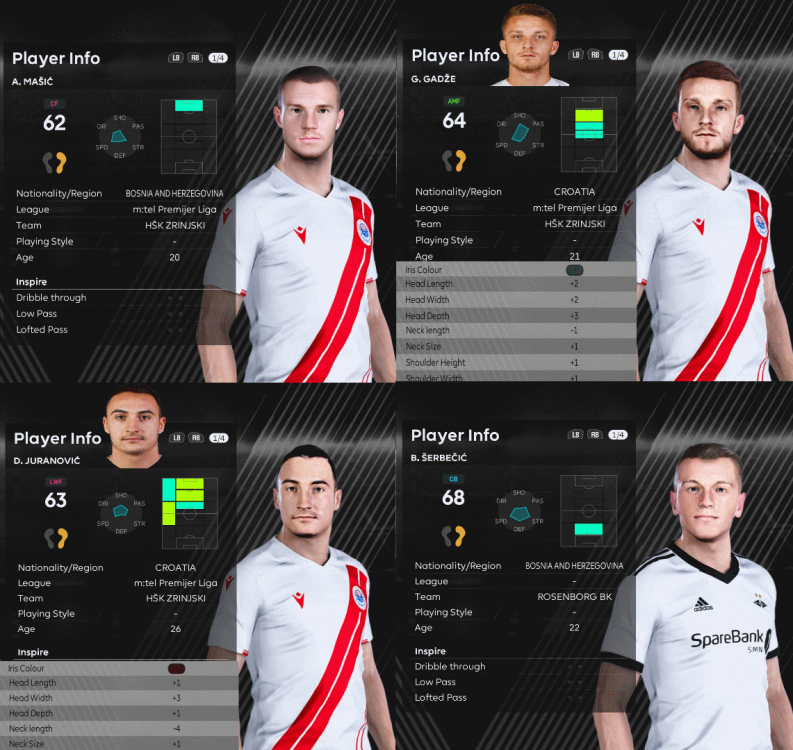Pick D. Juranović's dark red Iris Colour swatch
This screenshot has height=750, width=793.
point(177,668)
